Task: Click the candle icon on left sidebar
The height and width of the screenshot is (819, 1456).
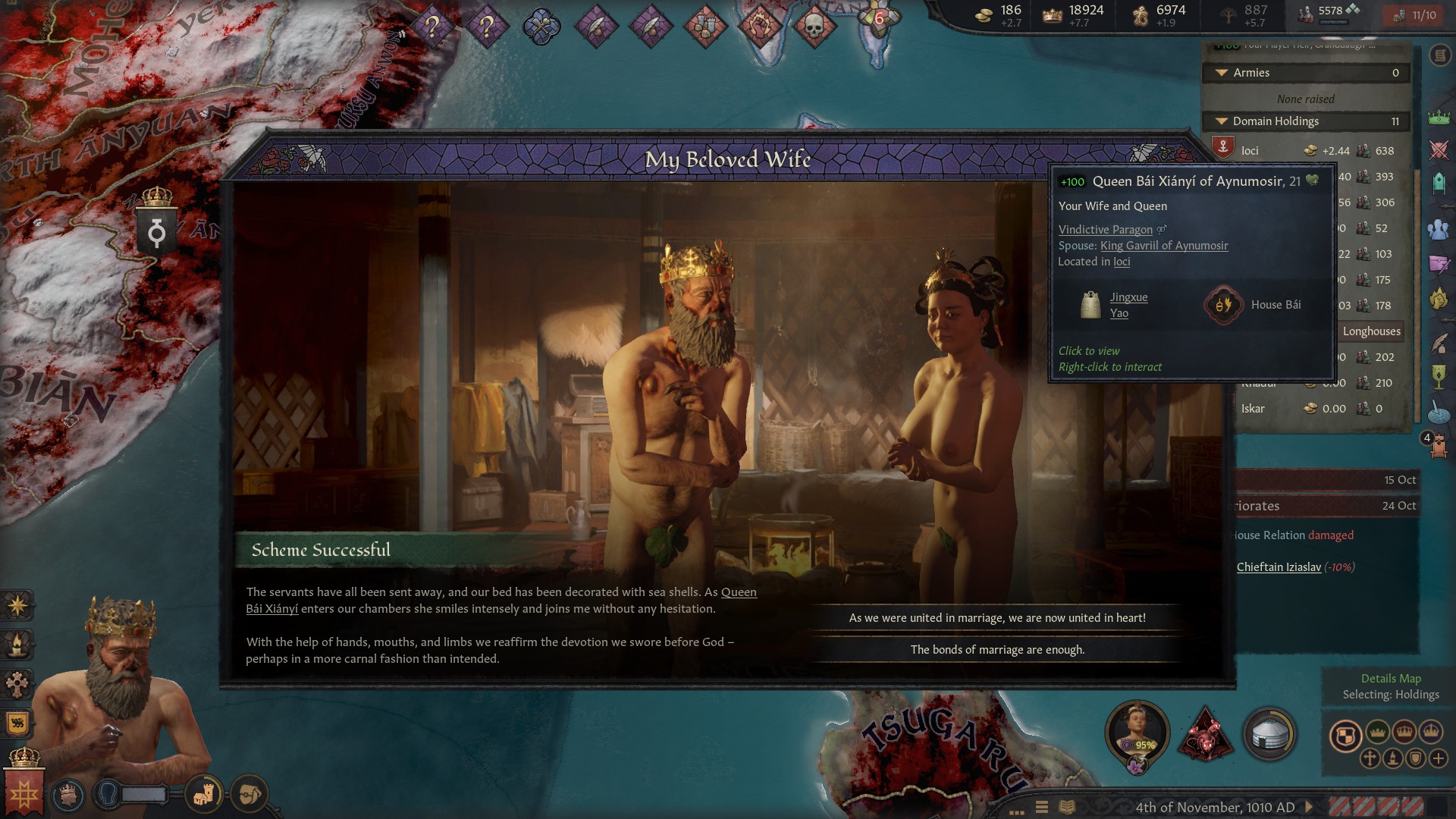Action: (17, 645)
